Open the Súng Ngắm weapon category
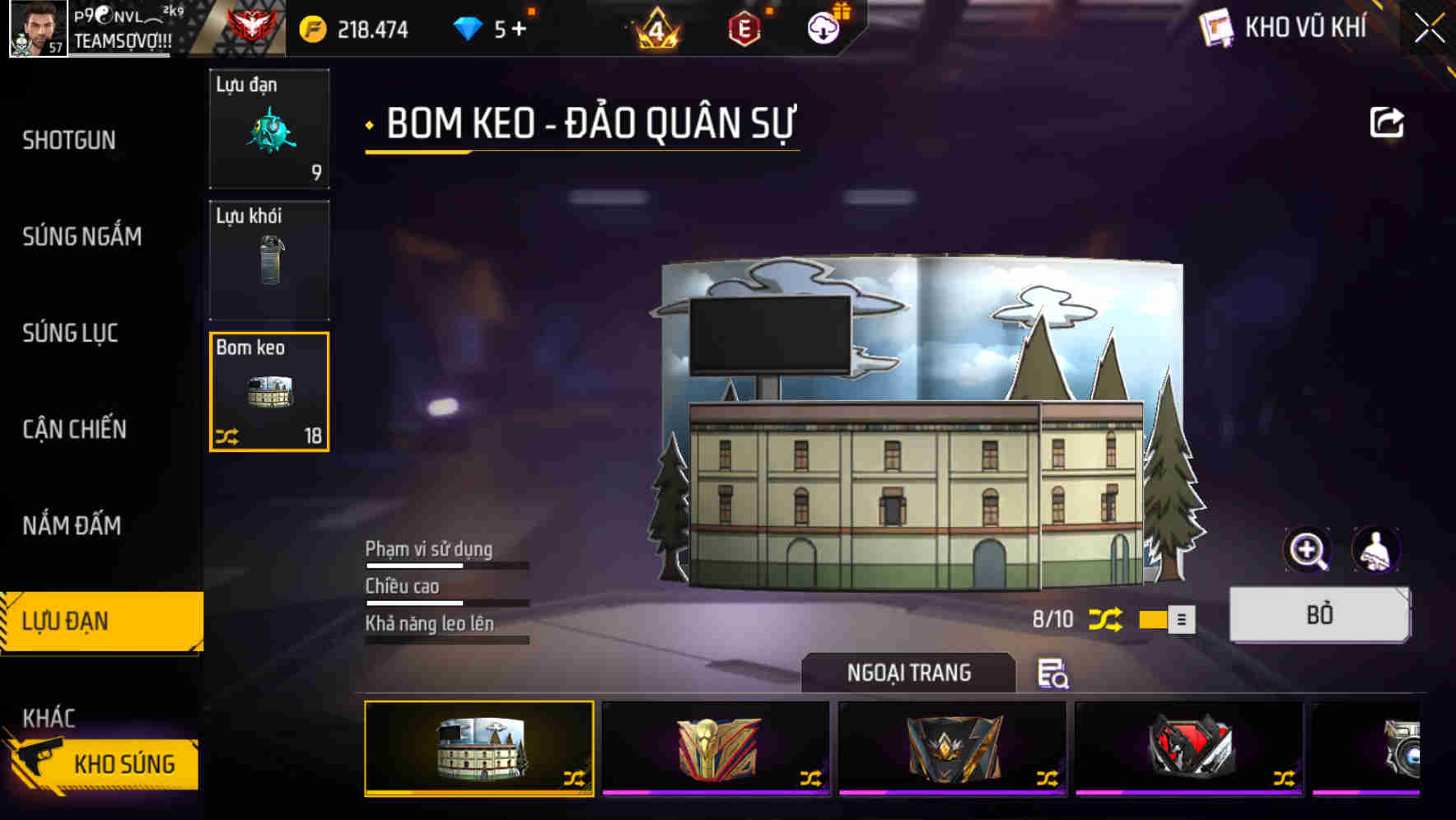1456x820 pixels. (82, 237)
